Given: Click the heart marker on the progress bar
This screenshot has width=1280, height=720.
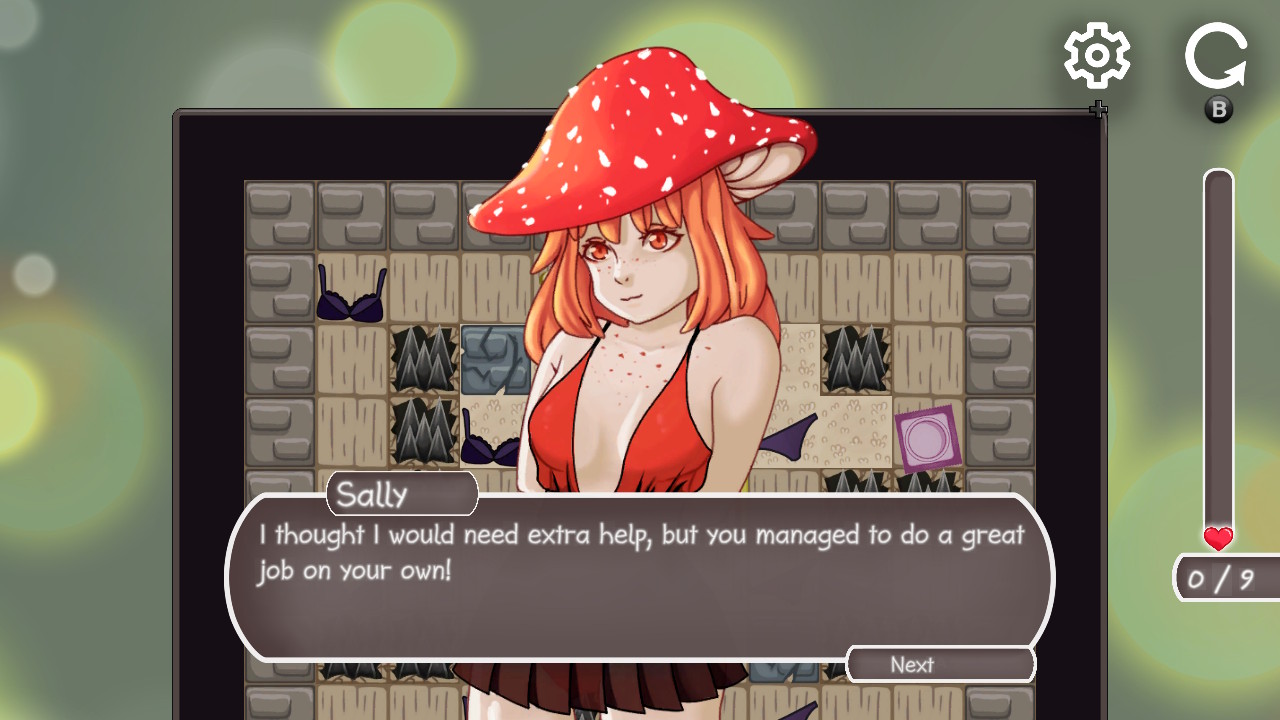Looking at the screenshot, I should click(x=1217, y=538).
